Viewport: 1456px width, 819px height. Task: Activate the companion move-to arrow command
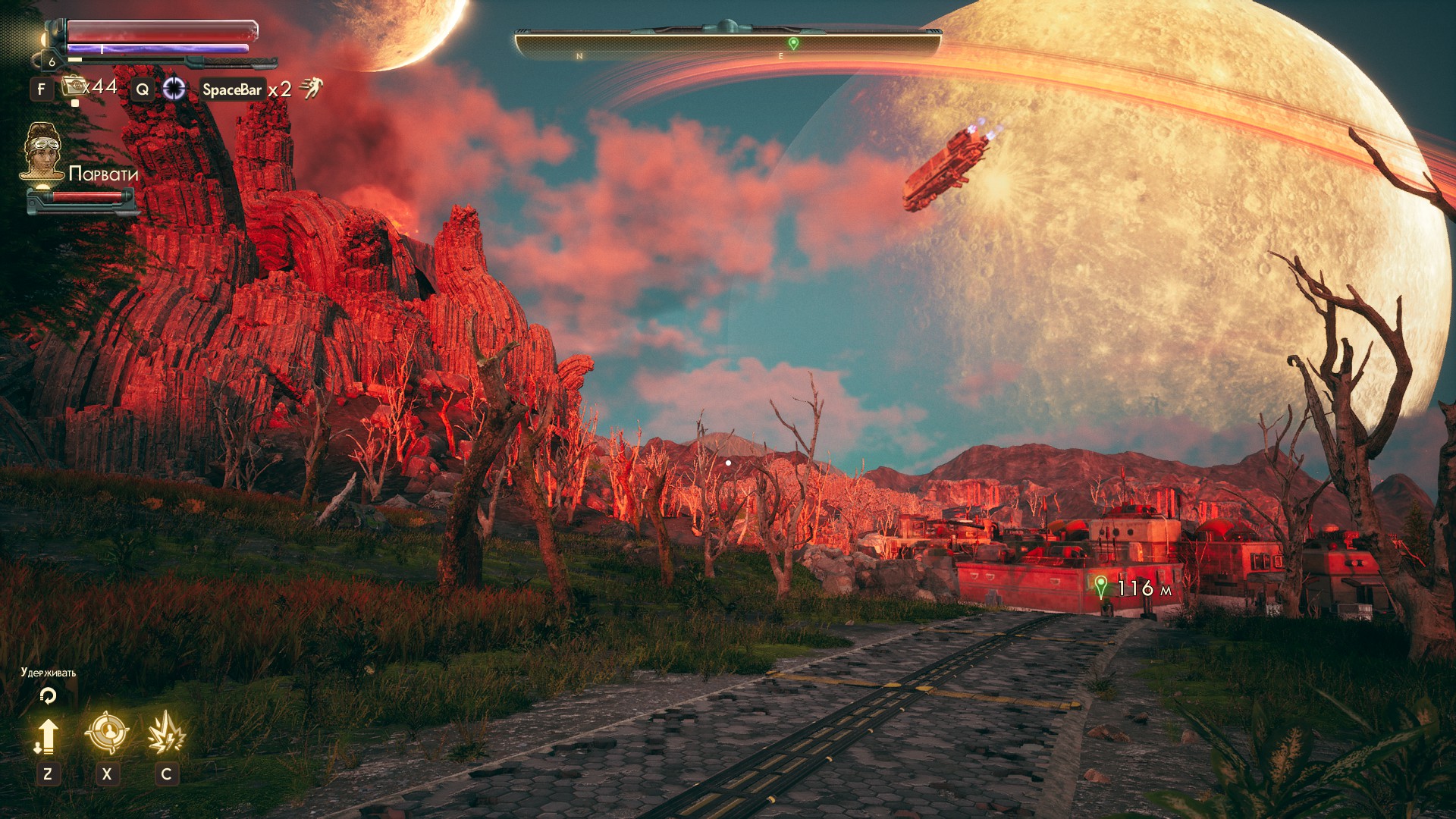(47, 735)
